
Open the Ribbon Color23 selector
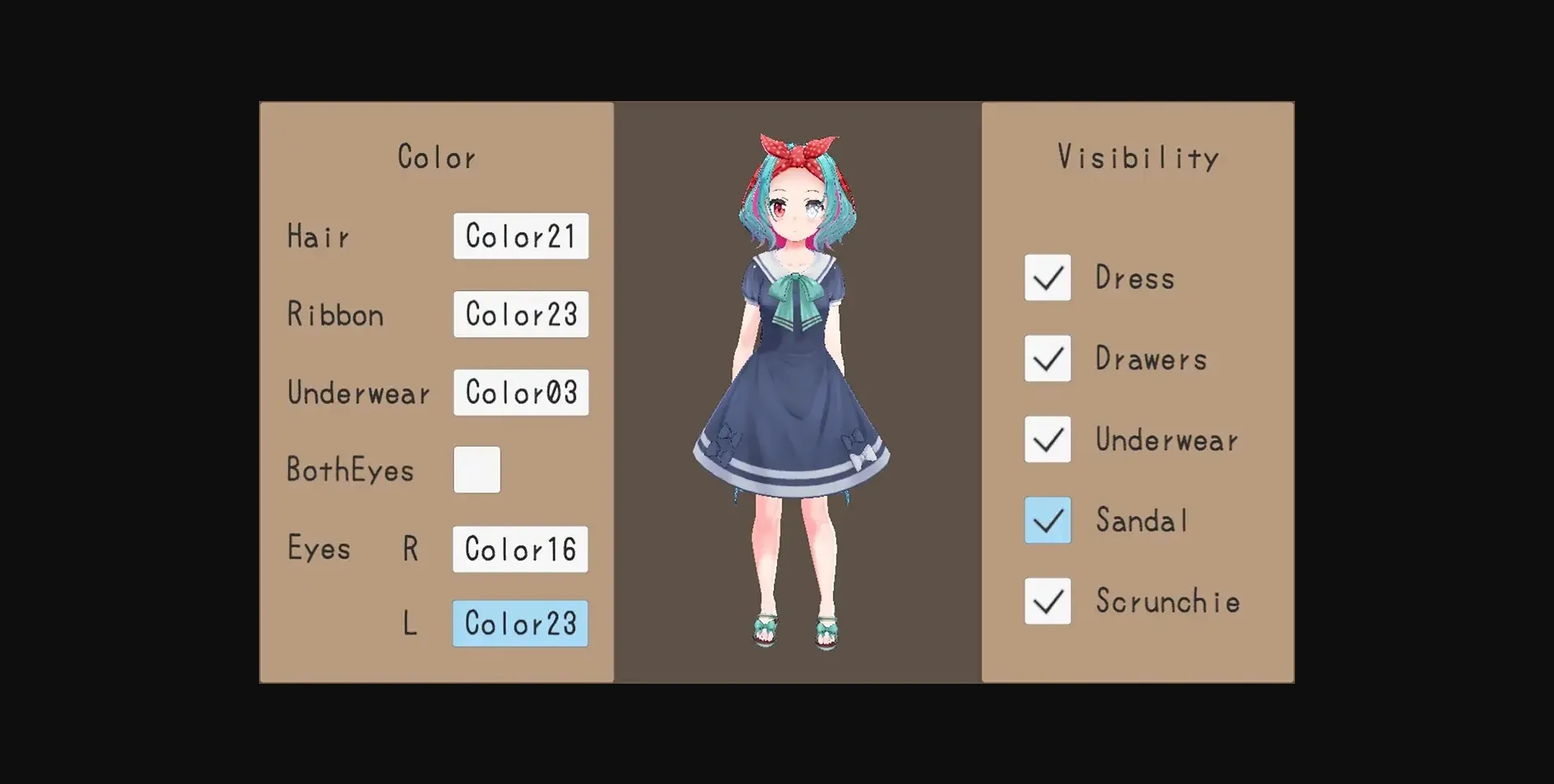coord(520,314)
